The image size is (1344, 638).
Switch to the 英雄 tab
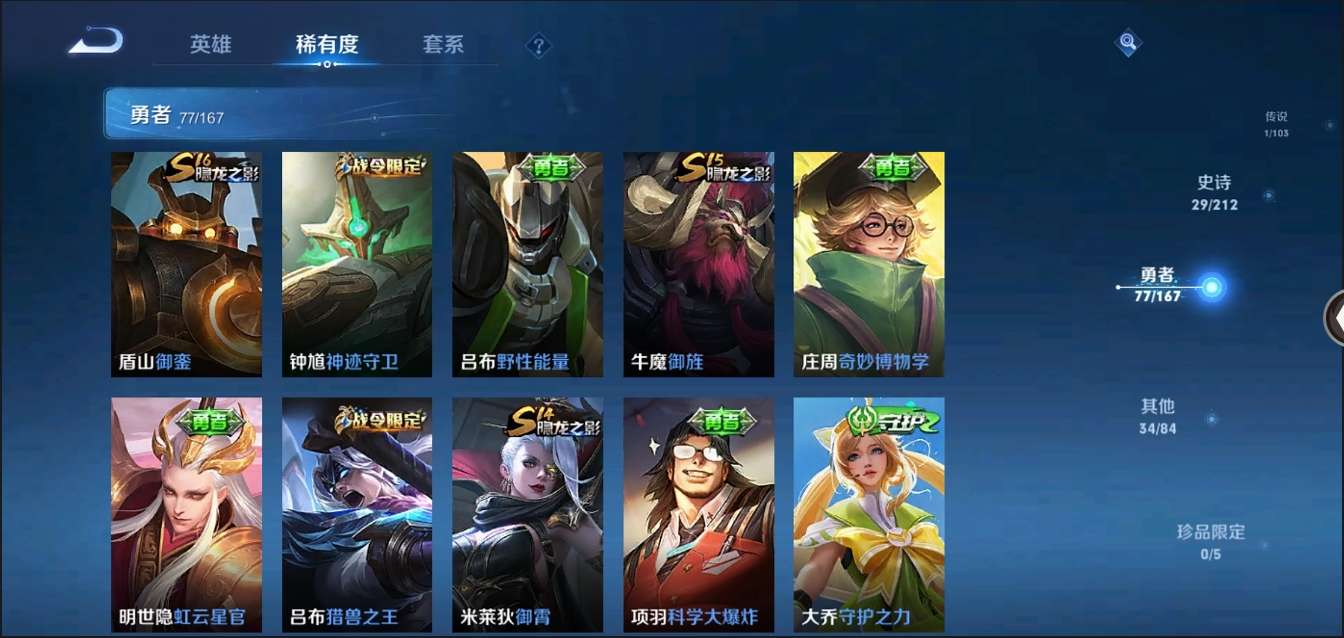(x=211, y=45)
